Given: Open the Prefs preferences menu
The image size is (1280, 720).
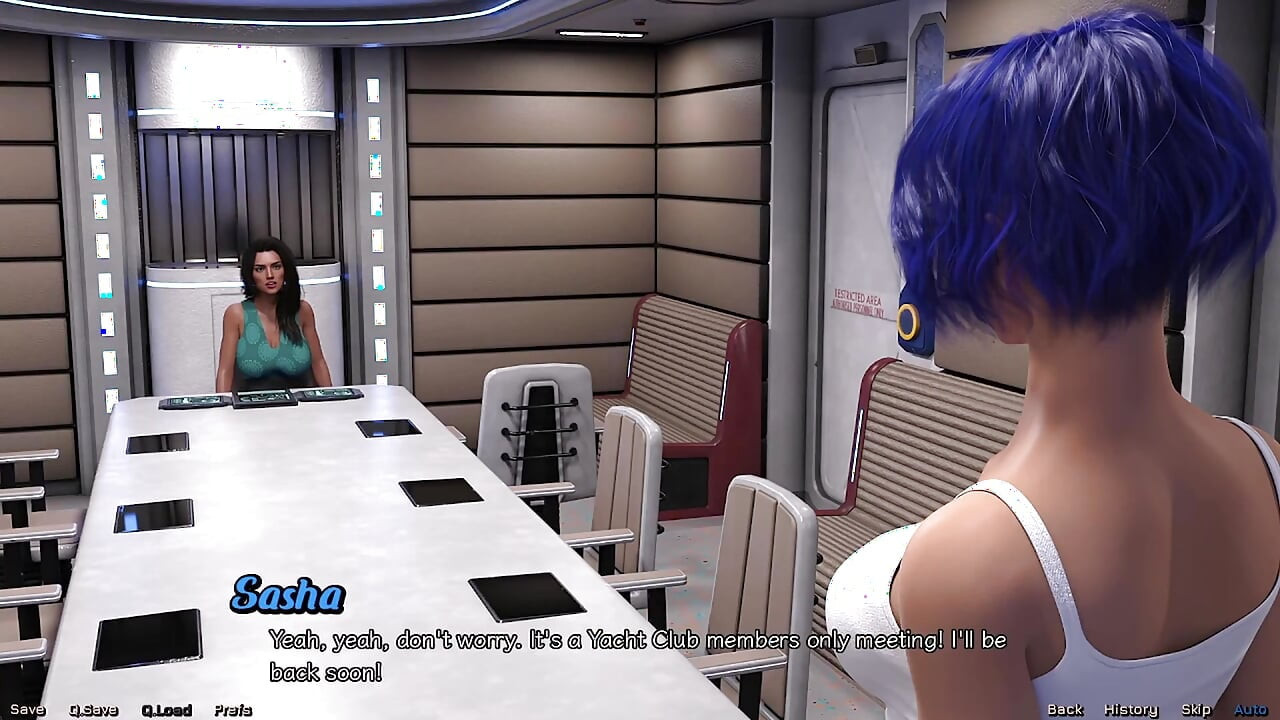Looking at the screenshot, I should point(234,710).
